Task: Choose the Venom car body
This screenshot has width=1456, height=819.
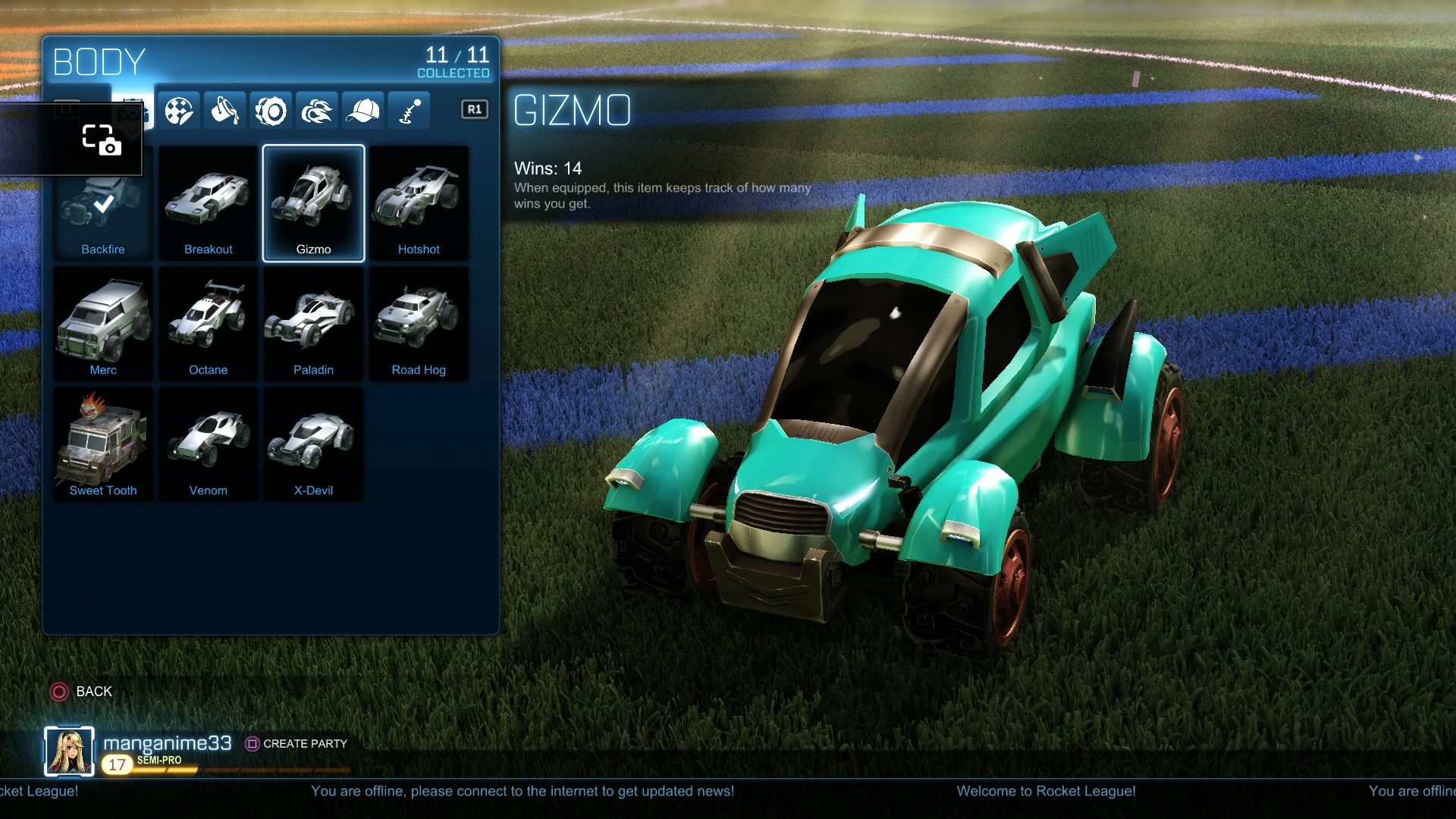Action: [x=208, y=444]
